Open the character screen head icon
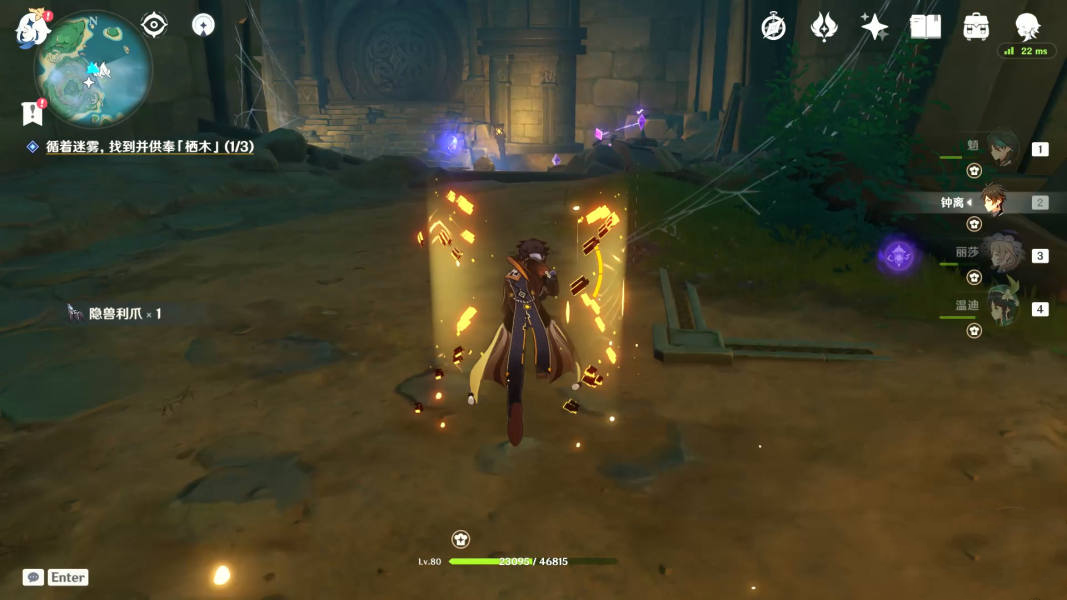The width and height of the screenshot is (1067, 600). click(1027, 26)
